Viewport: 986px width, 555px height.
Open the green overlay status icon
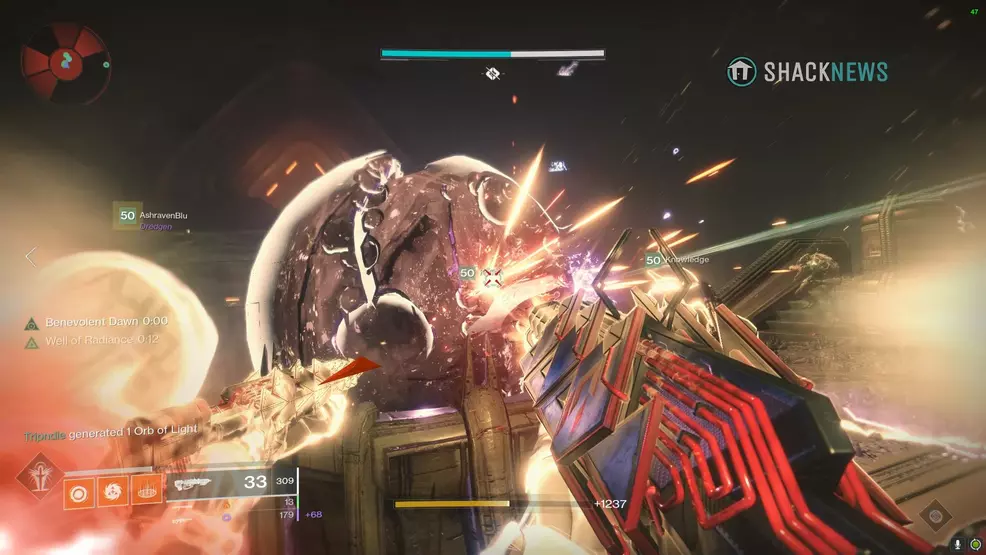pyautogui.click(x=975, y=544)
